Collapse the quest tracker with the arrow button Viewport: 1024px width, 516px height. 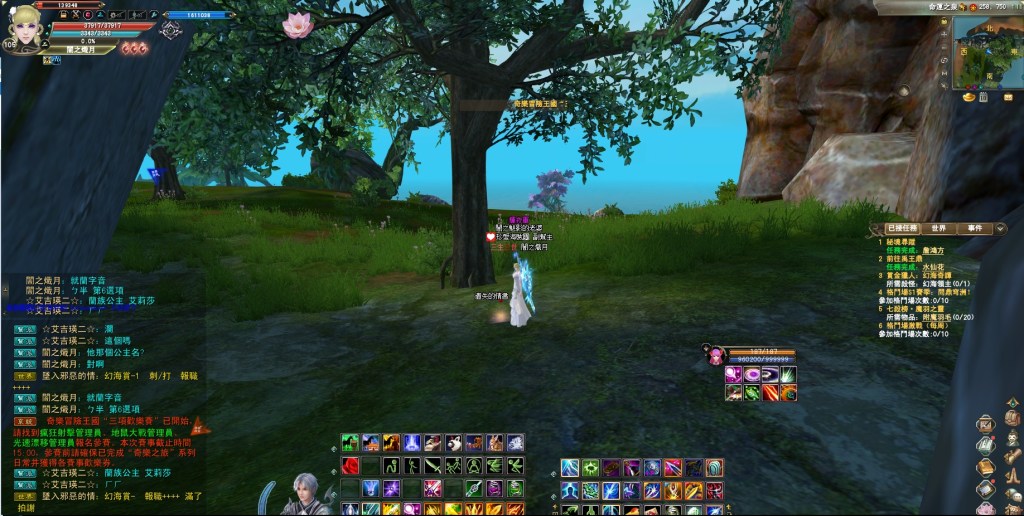click(x=1001, y=228)
